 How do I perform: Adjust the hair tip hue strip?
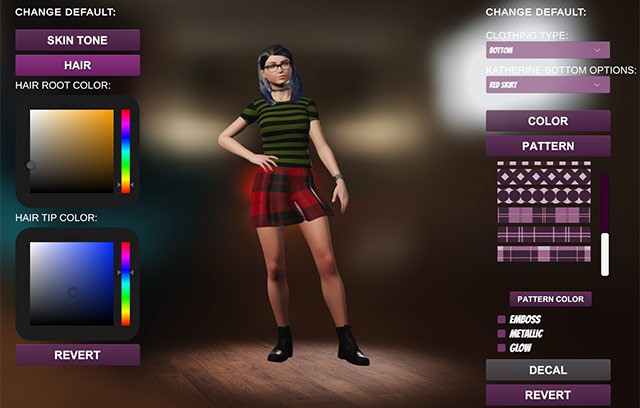pyautogui.click(x=126, y=284)
